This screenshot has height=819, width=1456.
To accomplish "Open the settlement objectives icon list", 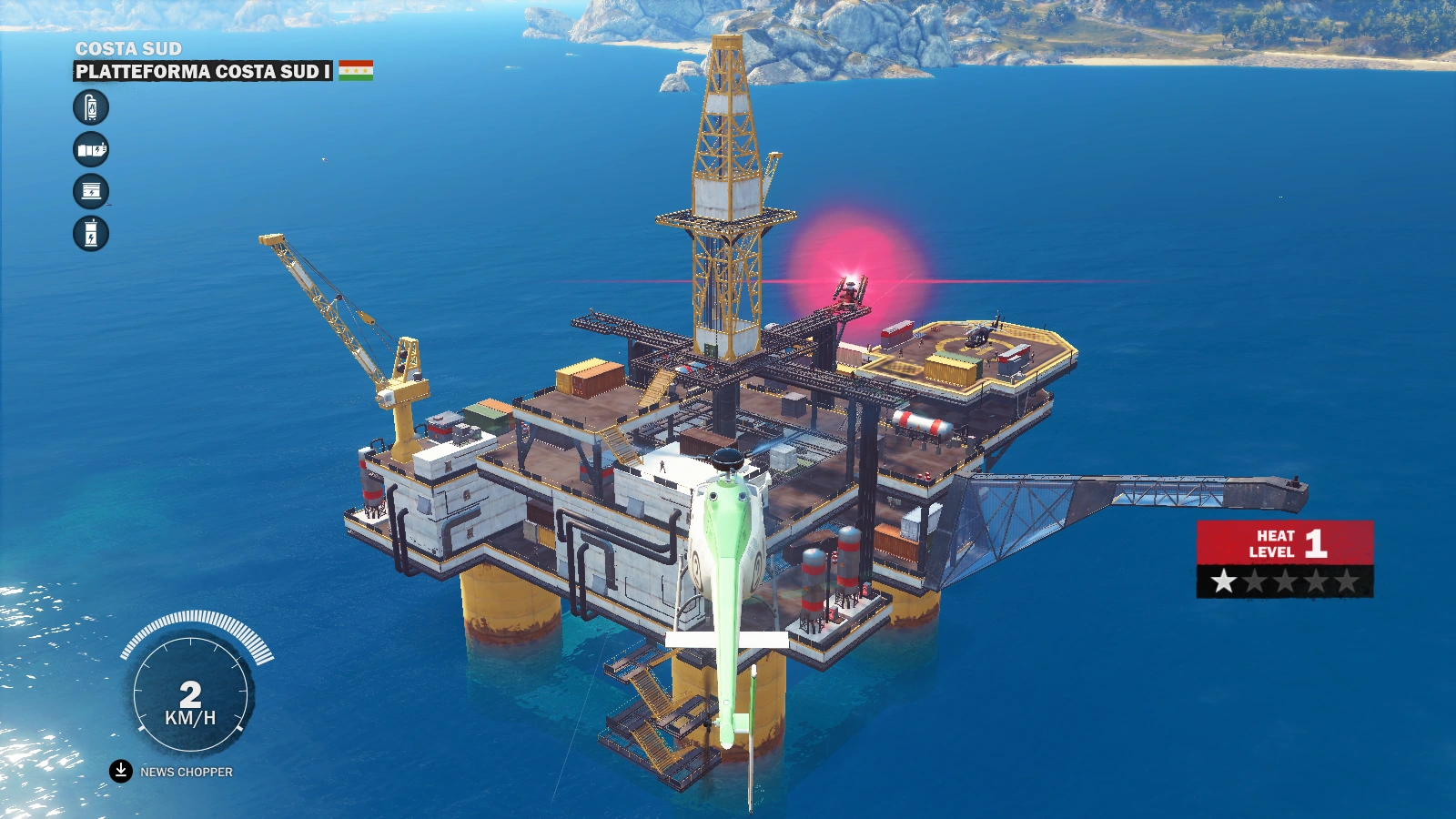I will point(89,170).
